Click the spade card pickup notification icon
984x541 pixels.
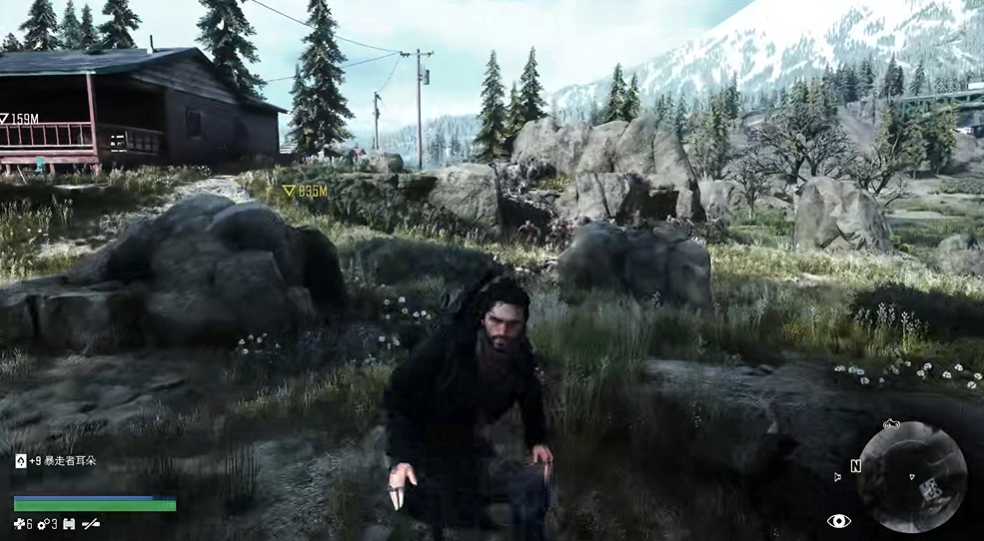[20, 461]
